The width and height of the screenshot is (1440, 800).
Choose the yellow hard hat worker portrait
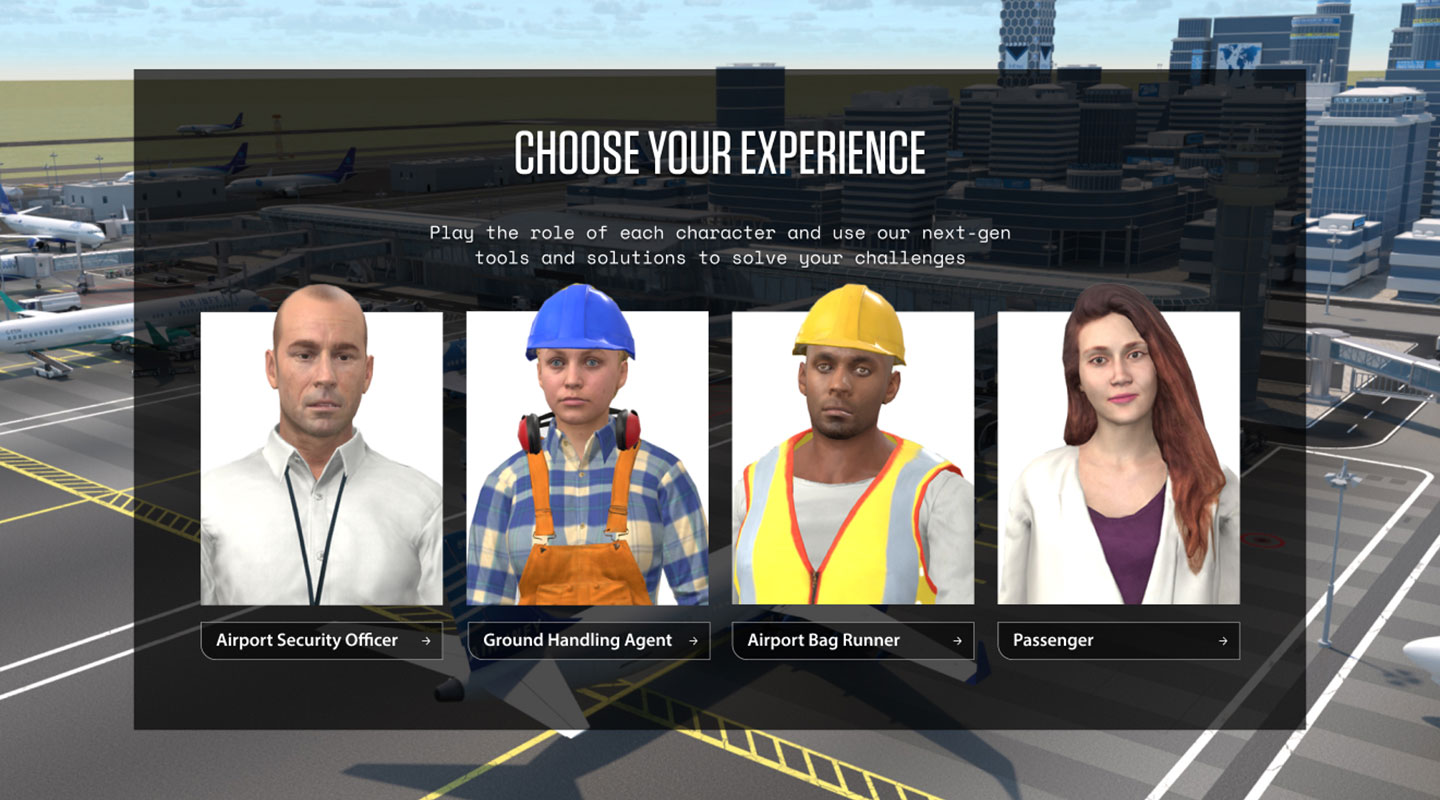pyautogui.click(x=853, y=457)
